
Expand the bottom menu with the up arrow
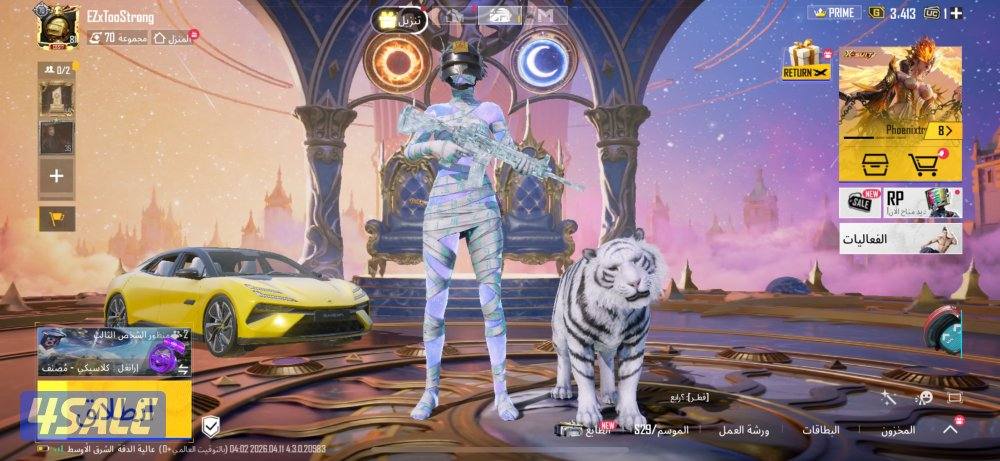pos(951,429)
